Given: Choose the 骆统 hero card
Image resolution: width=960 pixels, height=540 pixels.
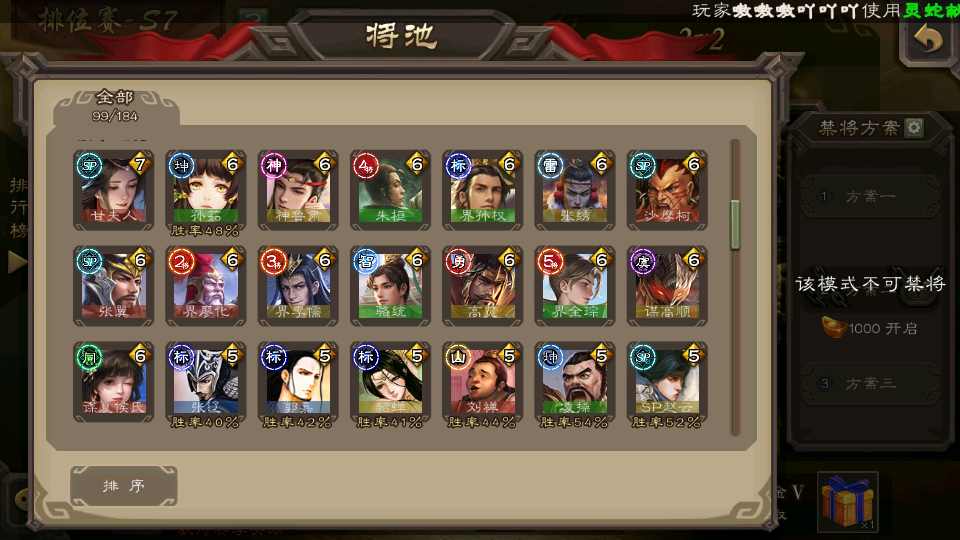Looking at the screenshot, I should pos(390,286).
